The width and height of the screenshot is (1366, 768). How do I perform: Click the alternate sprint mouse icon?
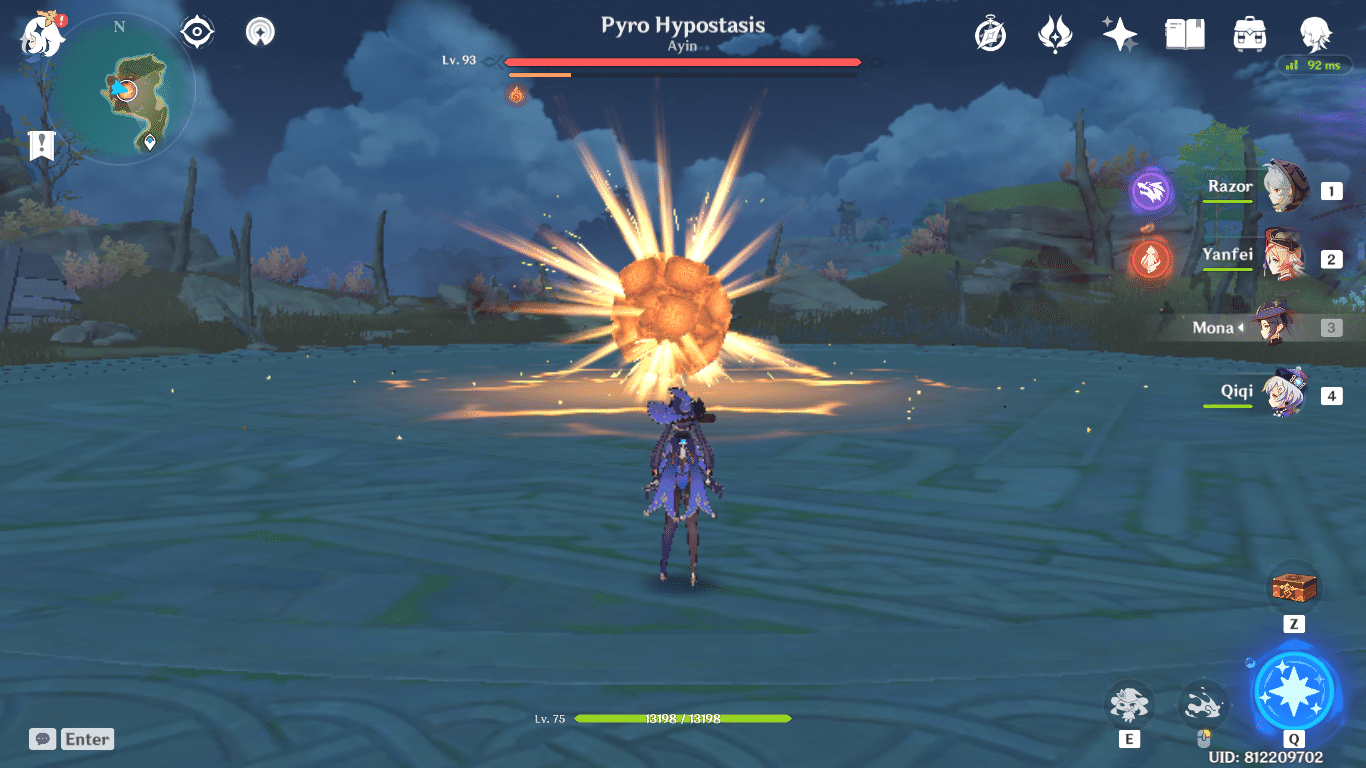1203,706
